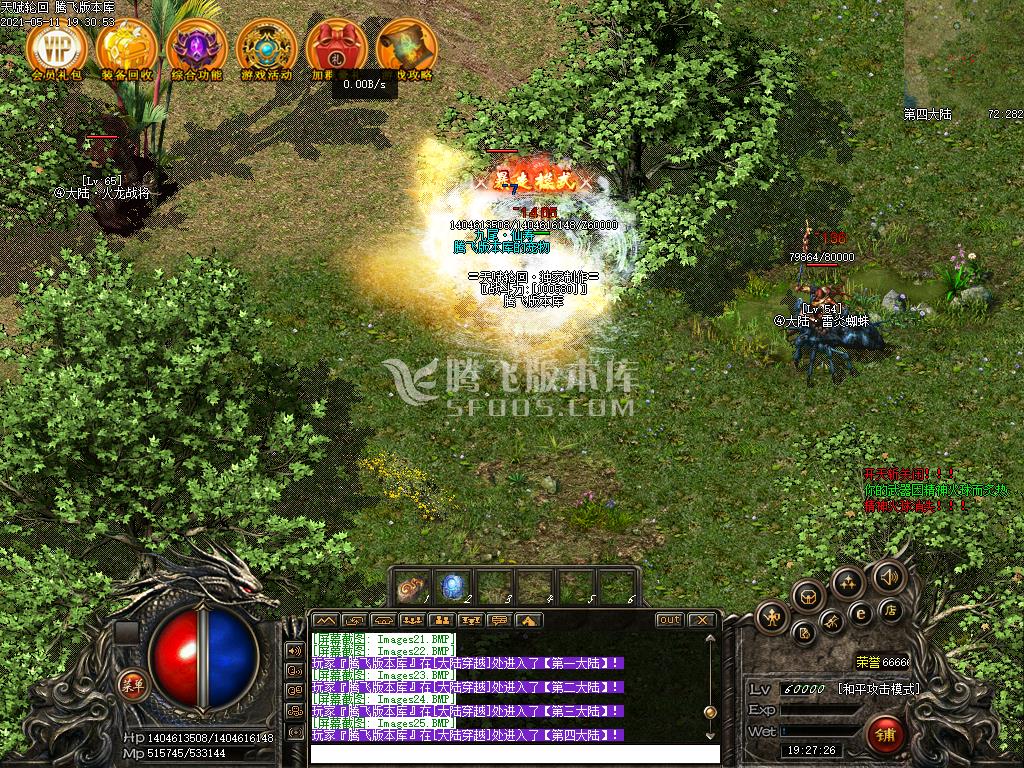Click the red gift bag icon
Image resolution: width=1024 pixels, height=768 pixels.
tap(337, 46)
